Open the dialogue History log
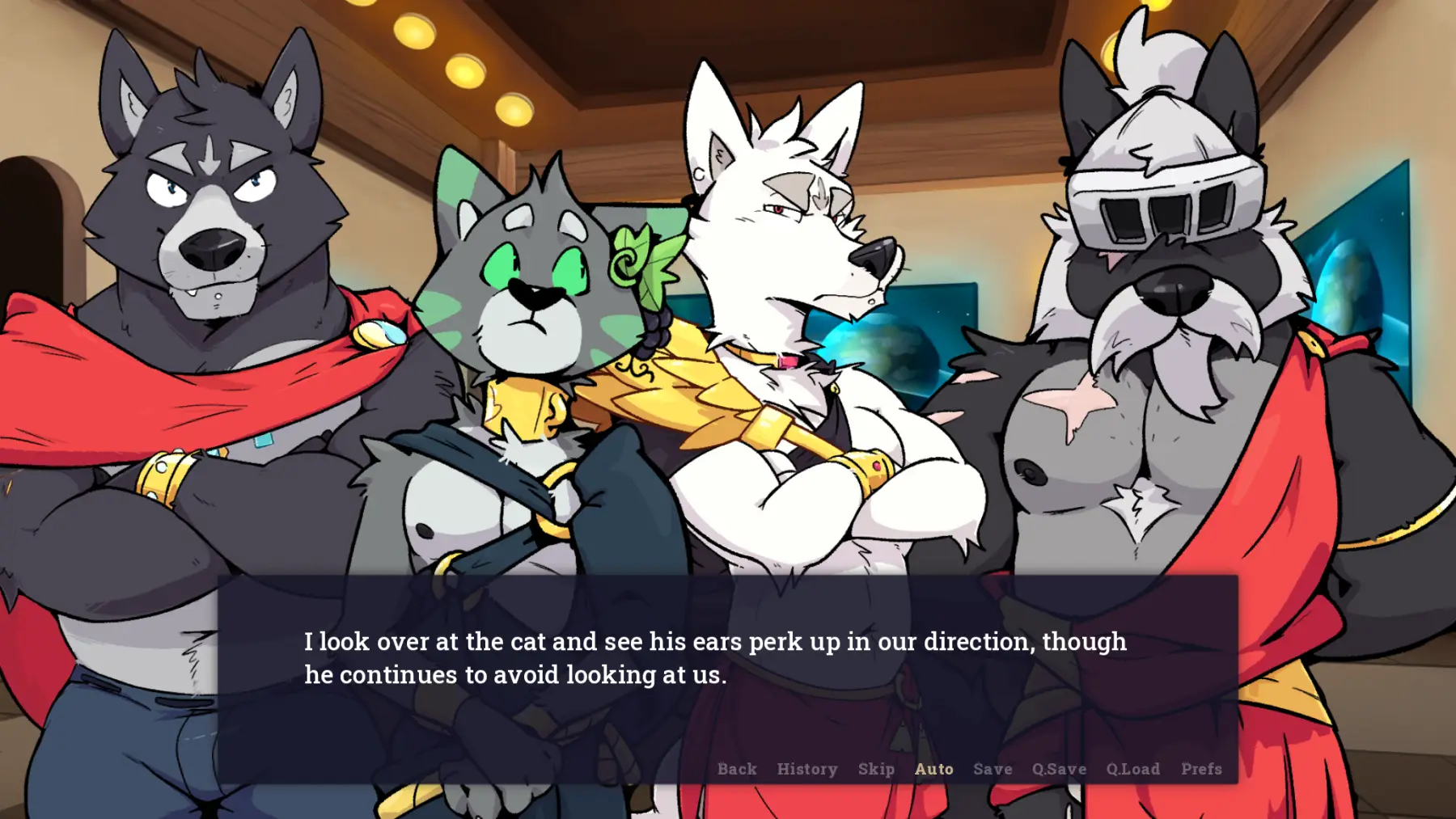 [807, 769]
